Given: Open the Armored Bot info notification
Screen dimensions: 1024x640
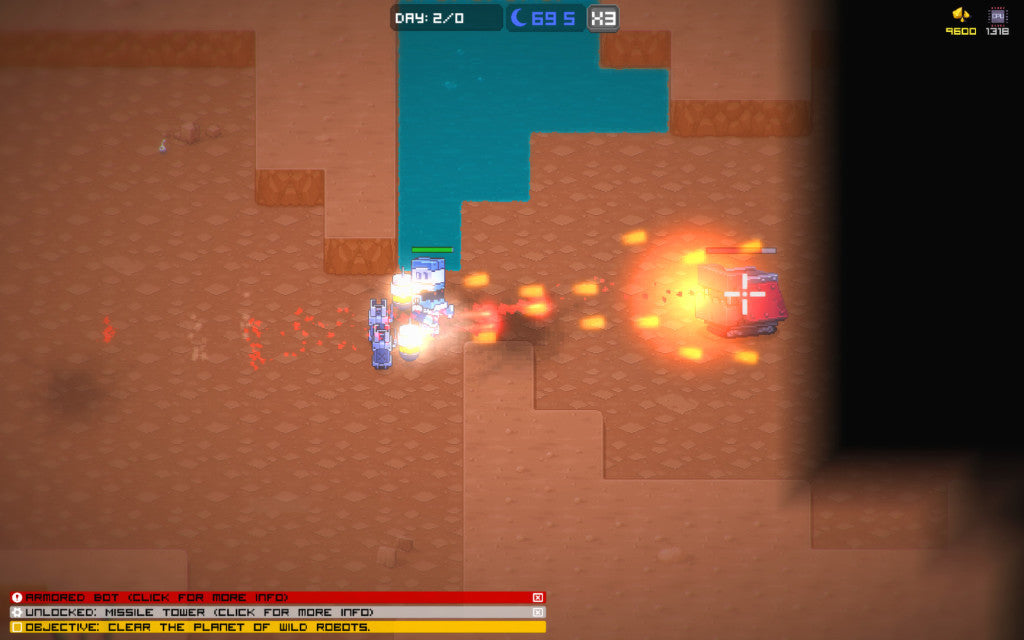Looking at the screenshot, I should [270, 597].
